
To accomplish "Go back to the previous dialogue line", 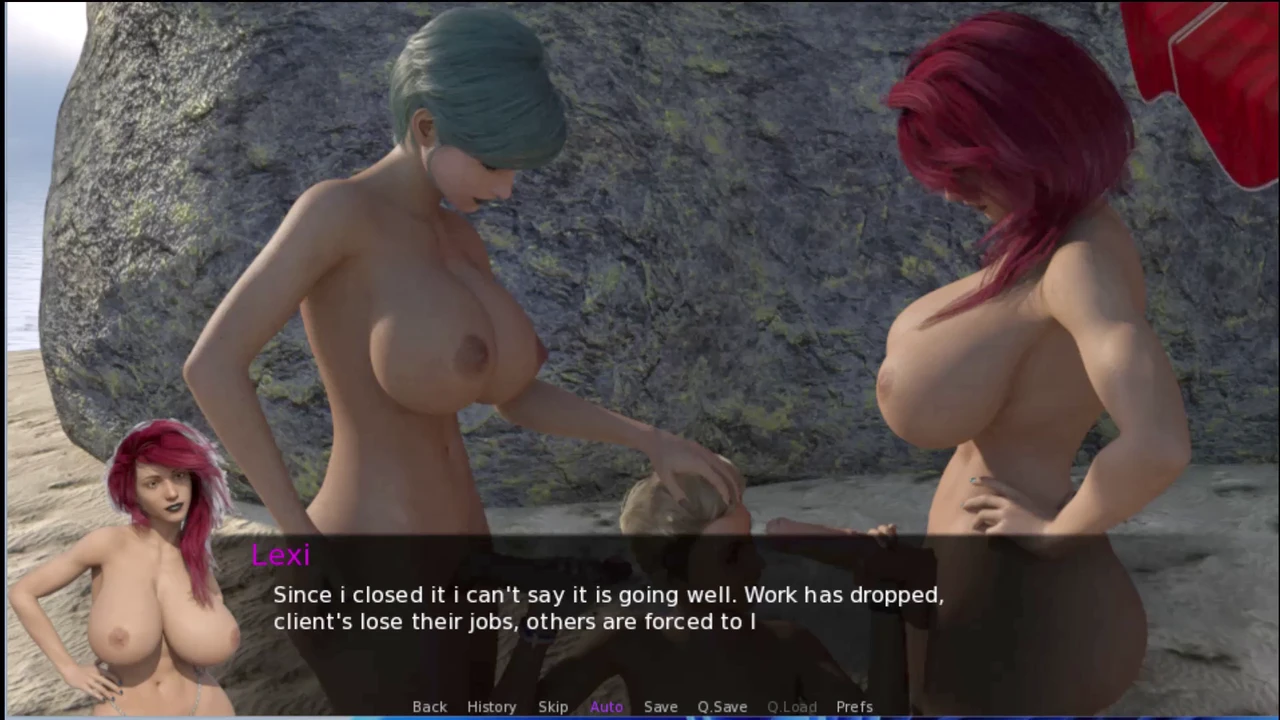I will coord(429,706).
